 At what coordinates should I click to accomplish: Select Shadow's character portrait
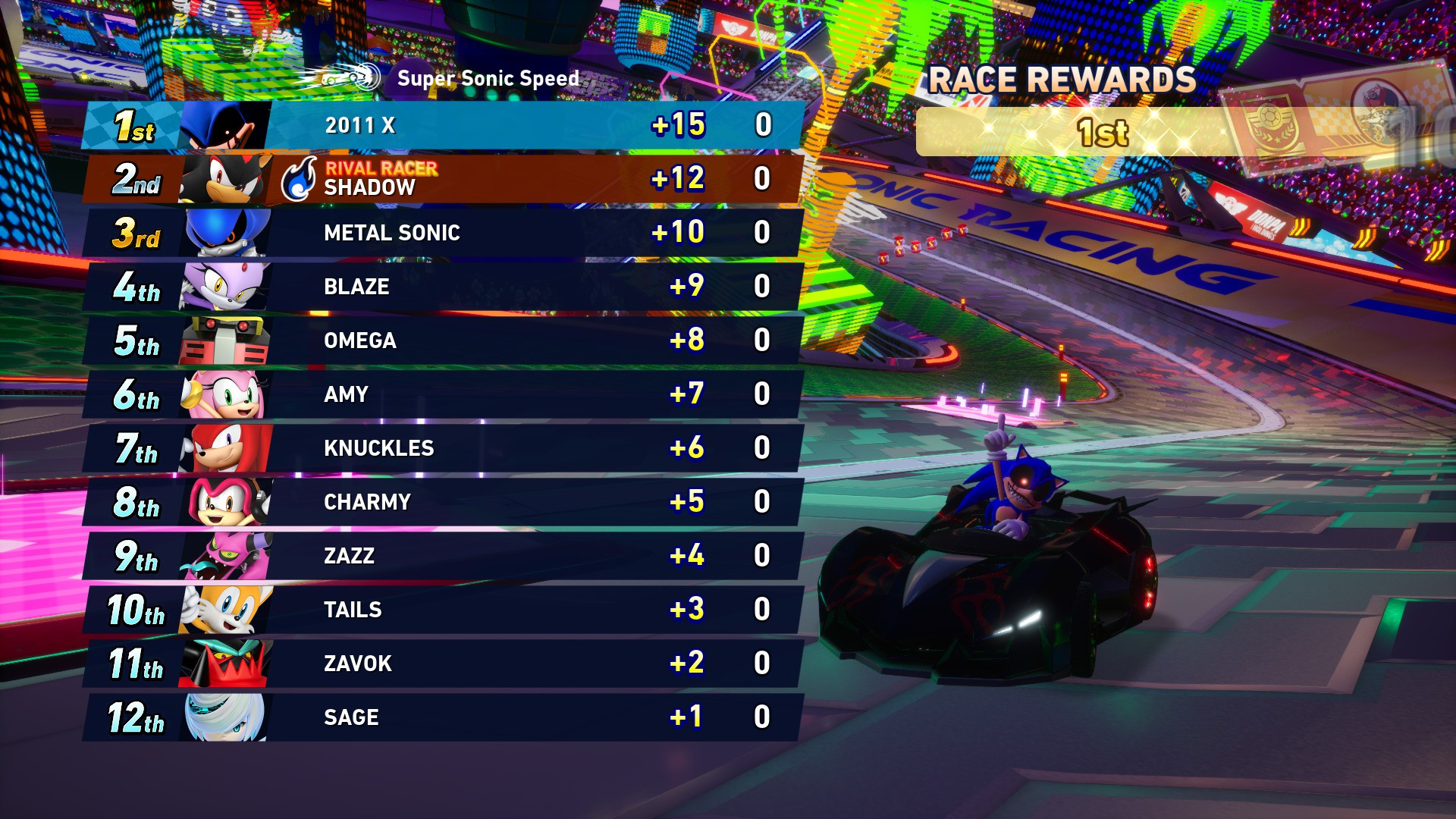click(224, 179)
